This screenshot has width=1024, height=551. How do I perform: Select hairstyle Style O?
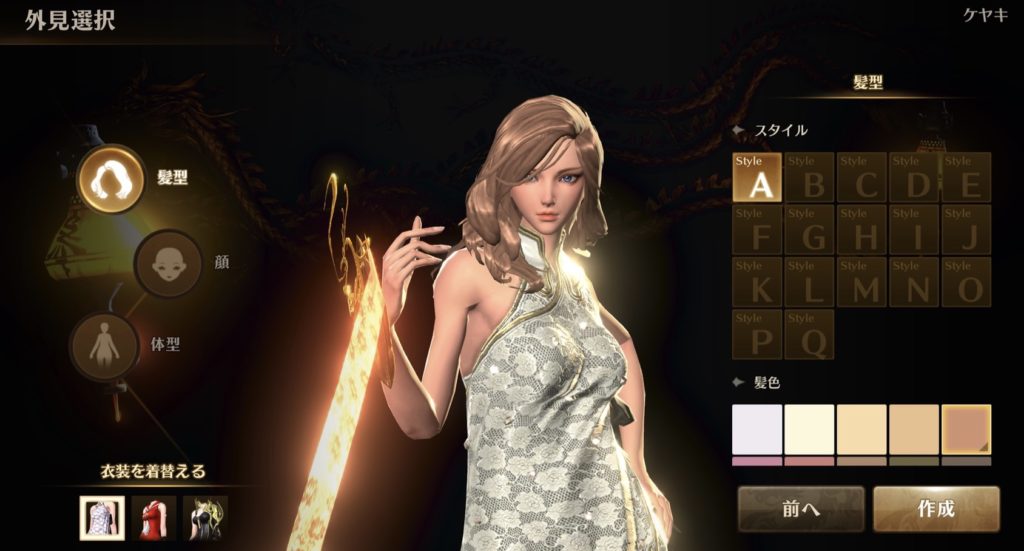pos(966,282)
